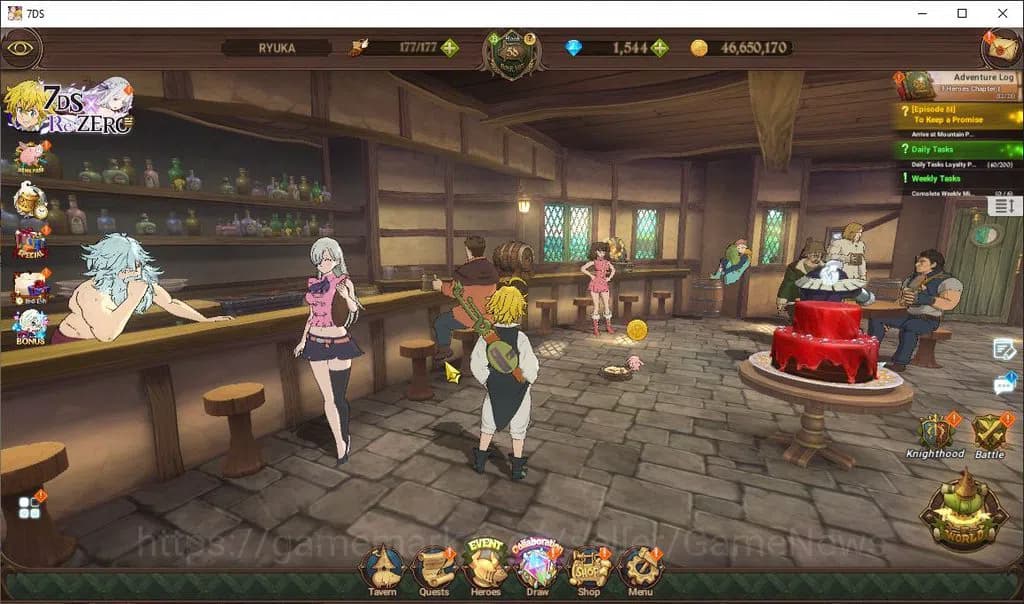Open the Draw gacha menu

point(537,568)
